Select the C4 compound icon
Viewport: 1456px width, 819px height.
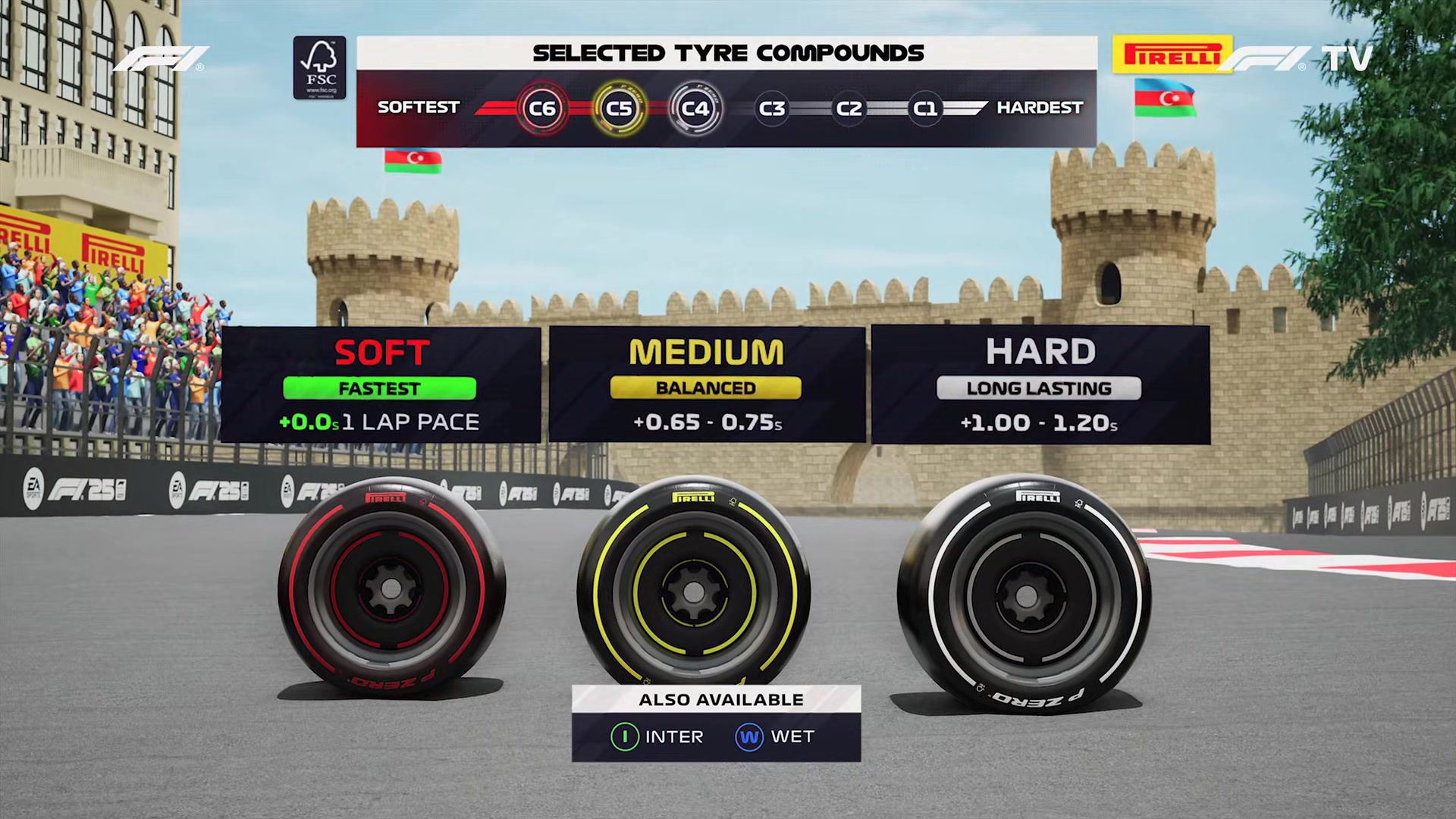tap(696, 108)
